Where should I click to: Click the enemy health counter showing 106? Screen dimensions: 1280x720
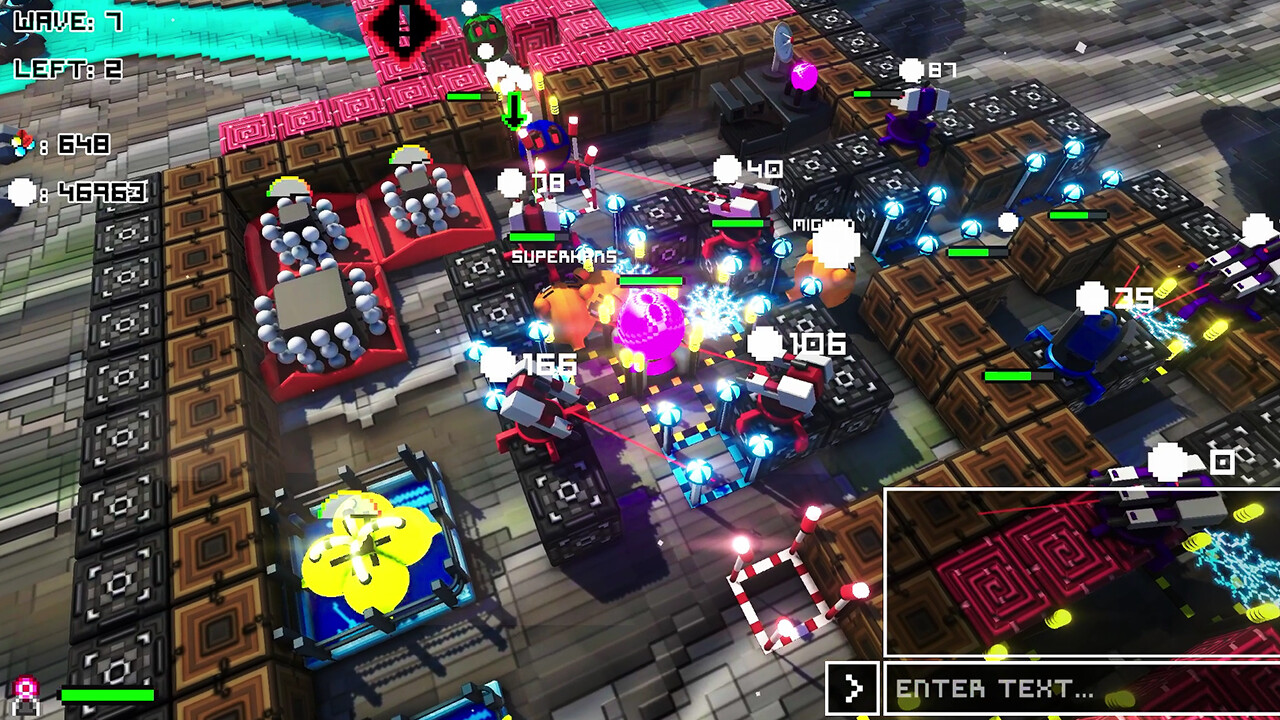(x=812, y=343)
